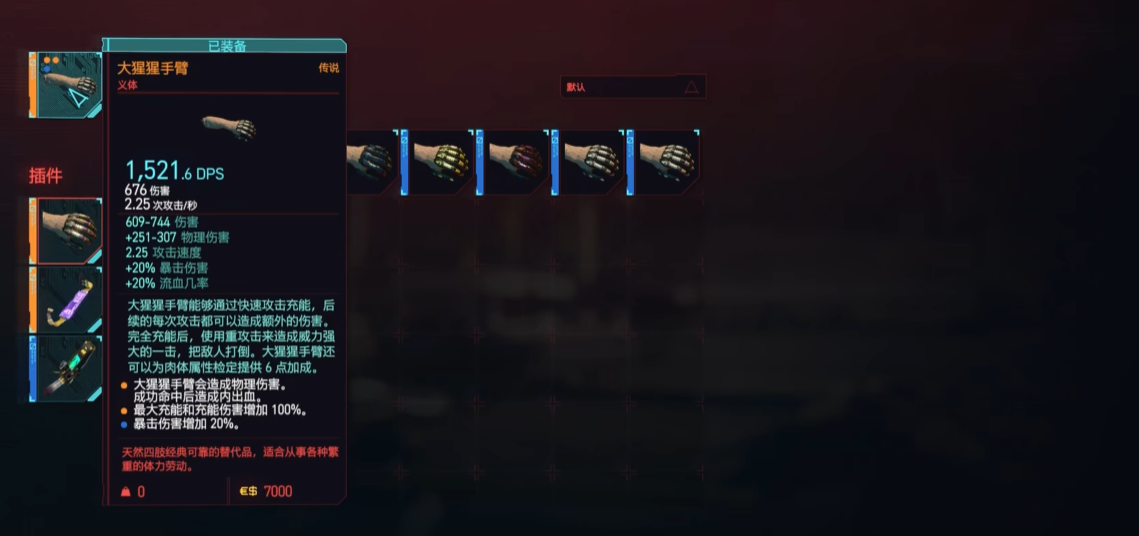Select the yellow-knuckled fist mod

click(440, 162)
